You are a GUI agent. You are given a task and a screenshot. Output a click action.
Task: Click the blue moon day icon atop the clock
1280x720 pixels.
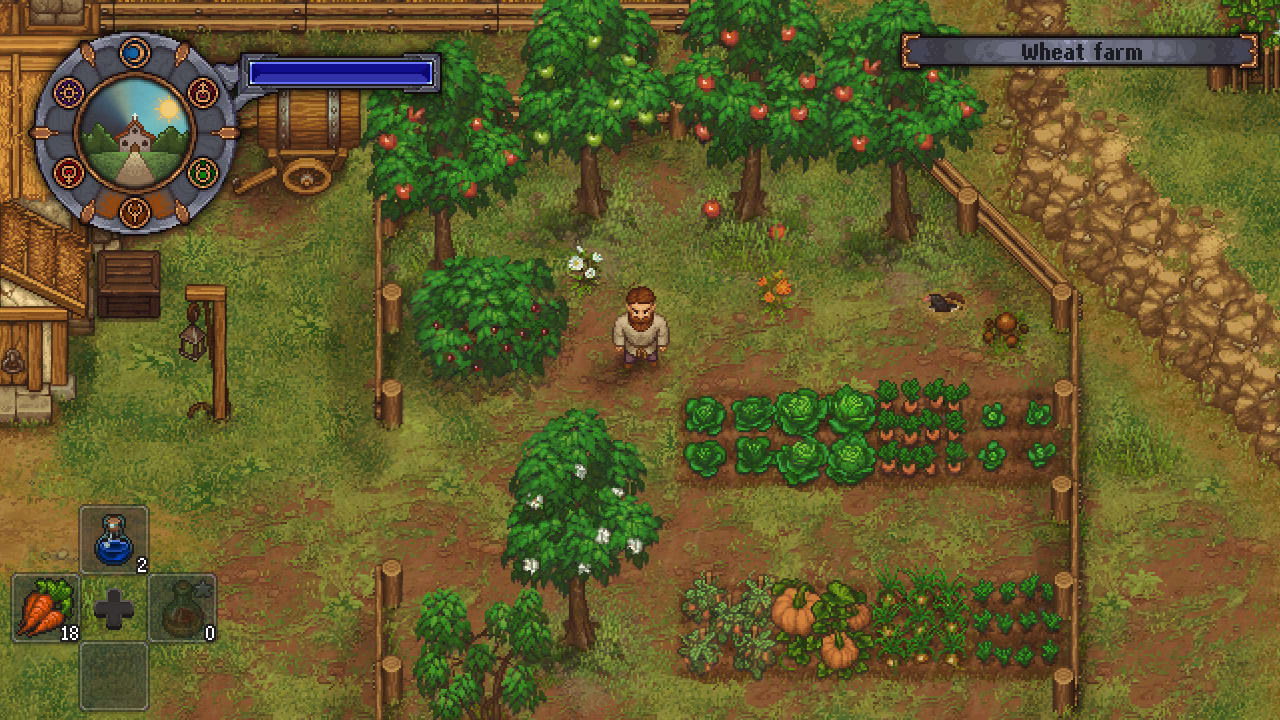point(134,52)
